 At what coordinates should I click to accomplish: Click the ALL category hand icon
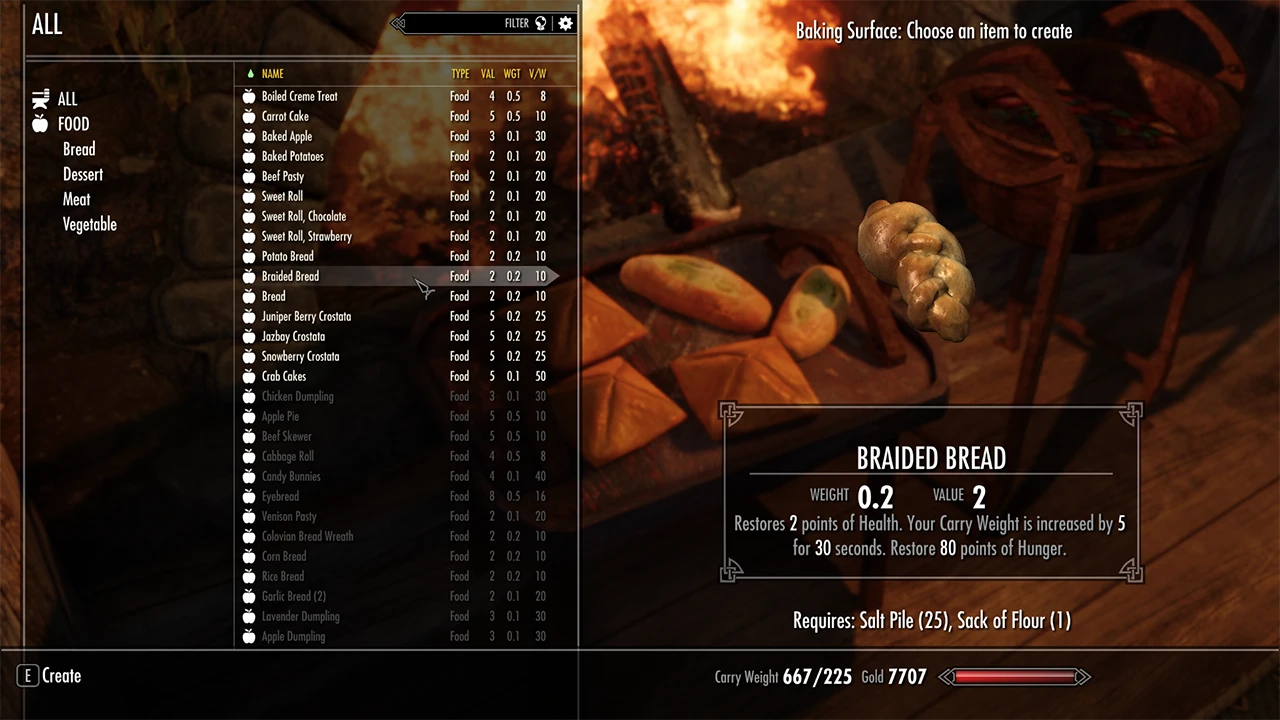point(40,98)
